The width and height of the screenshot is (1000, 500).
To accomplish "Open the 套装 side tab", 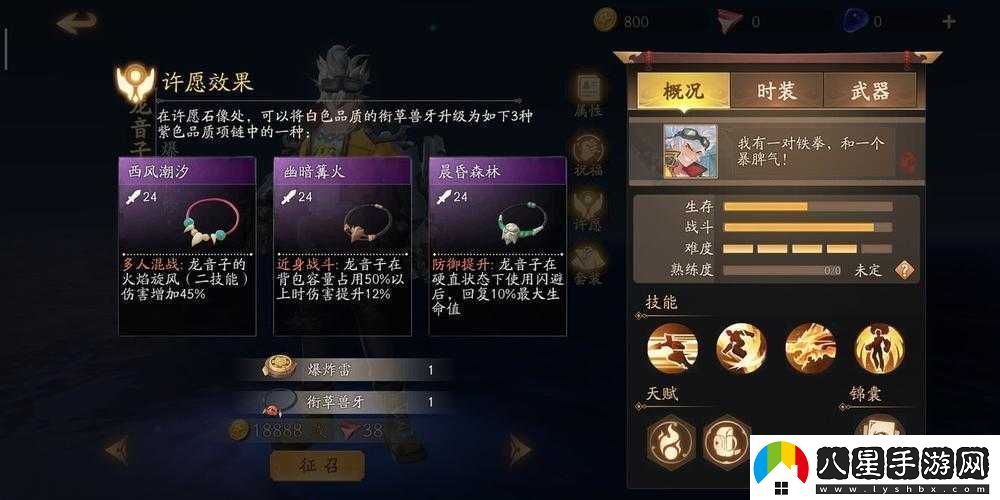I will coord(588,266).
